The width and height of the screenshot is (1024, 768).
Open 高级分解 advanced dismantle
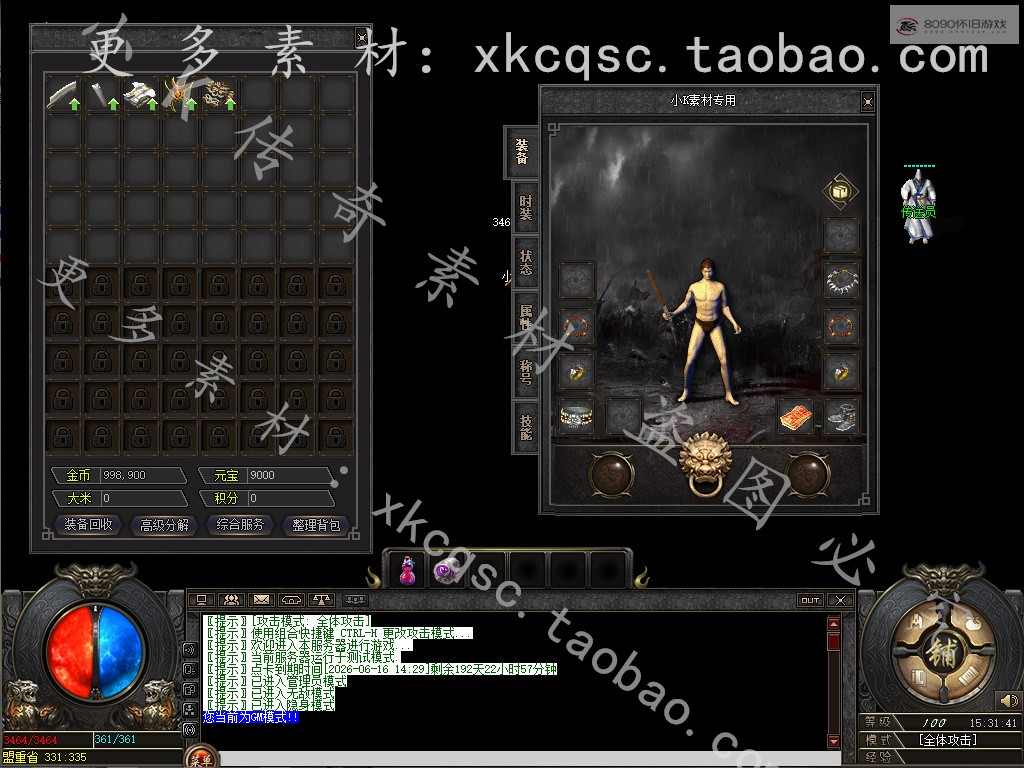click(x=165, y=525)
